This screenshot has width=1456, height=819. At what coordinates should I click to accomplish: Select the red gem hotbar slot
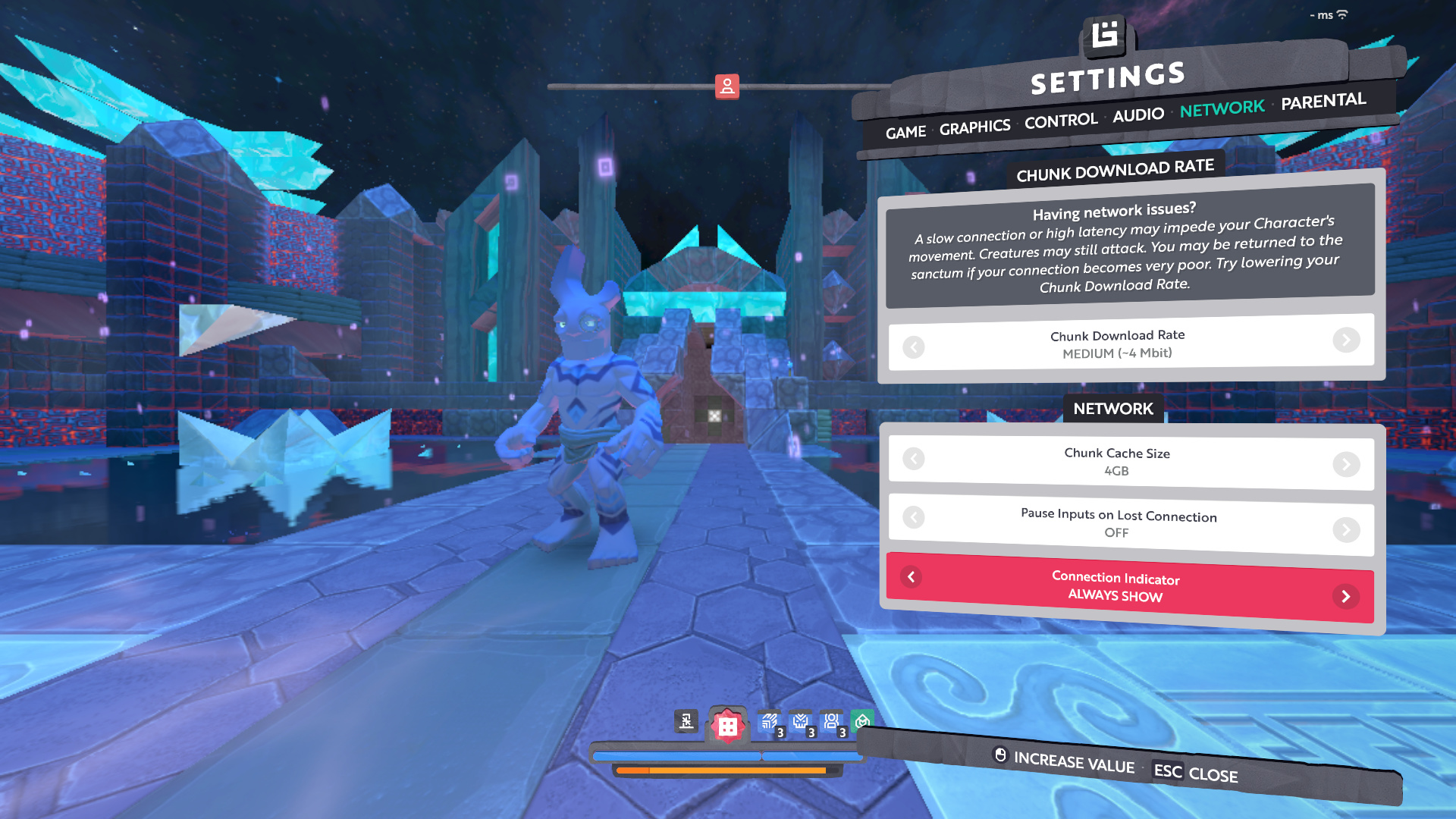pos(727,726)
